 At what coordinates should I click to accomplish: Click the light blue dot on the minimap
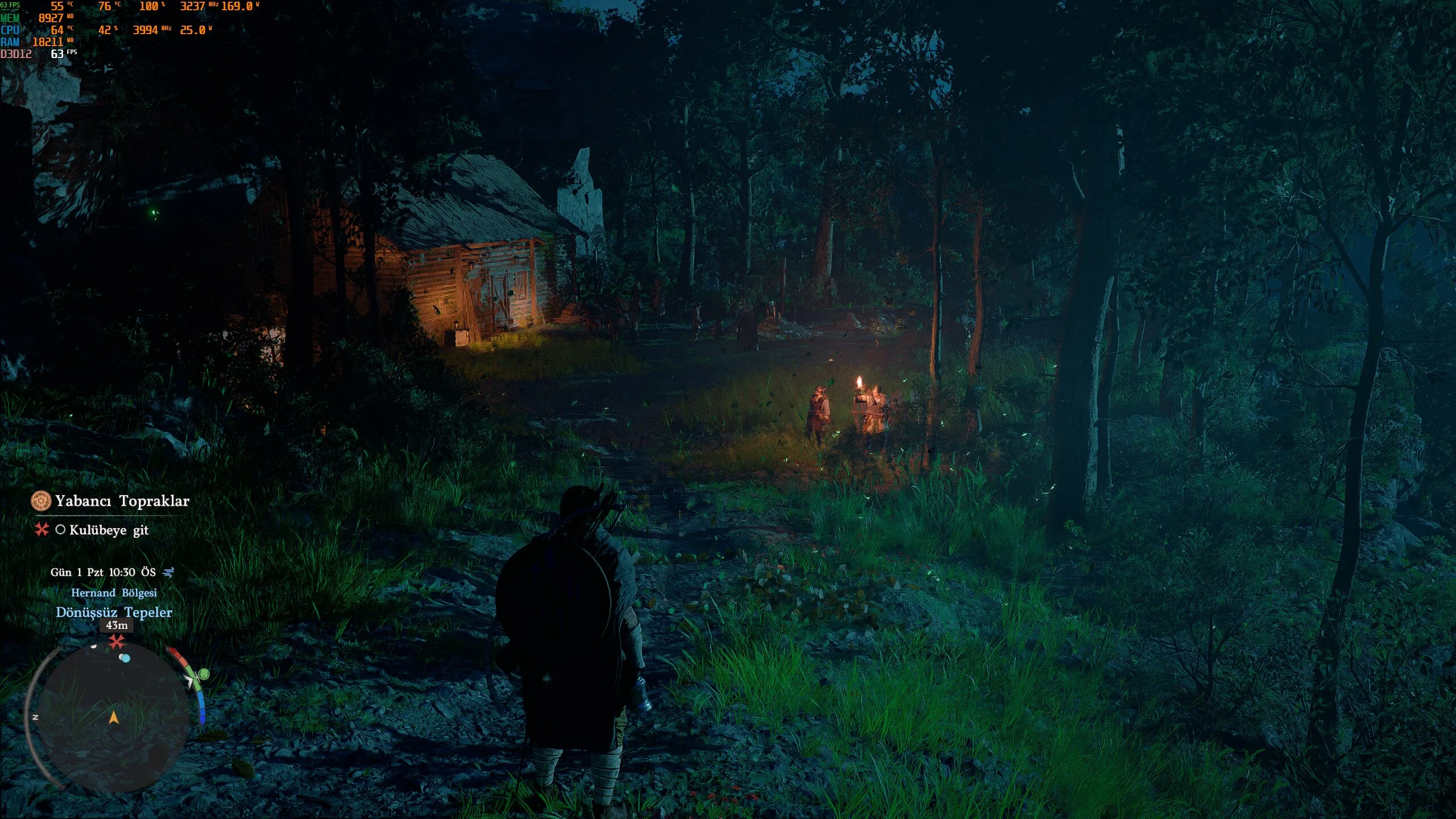tap(125, 659)
